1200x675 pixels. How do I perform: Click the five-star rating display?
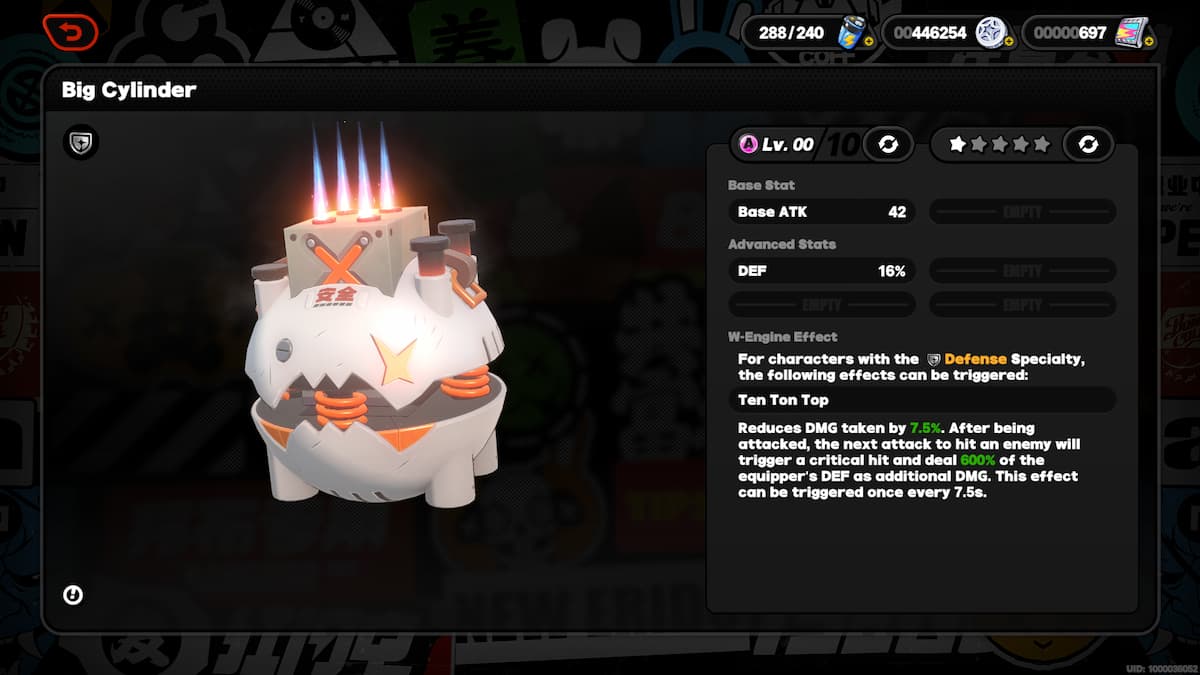tap(998, 144)
